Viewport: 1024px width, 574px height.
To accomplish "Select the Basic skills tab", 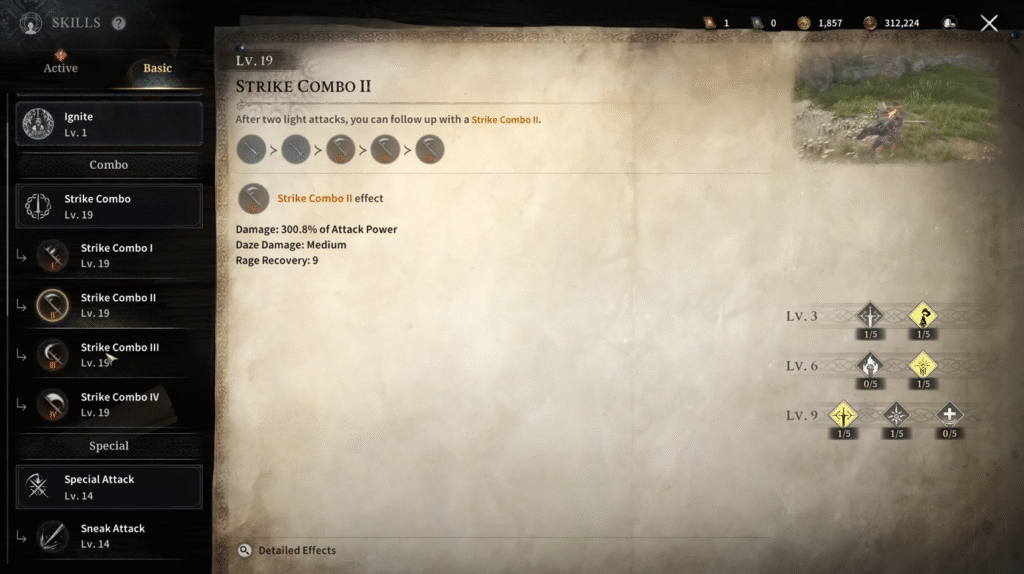I will pyautogui.click(x=157, y=68).
